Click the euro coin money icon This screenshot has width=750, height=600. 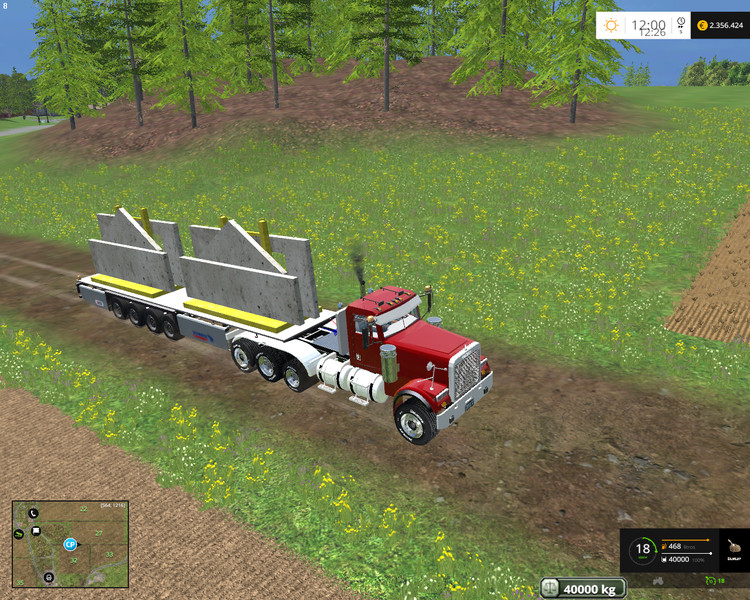click(703, 25)
